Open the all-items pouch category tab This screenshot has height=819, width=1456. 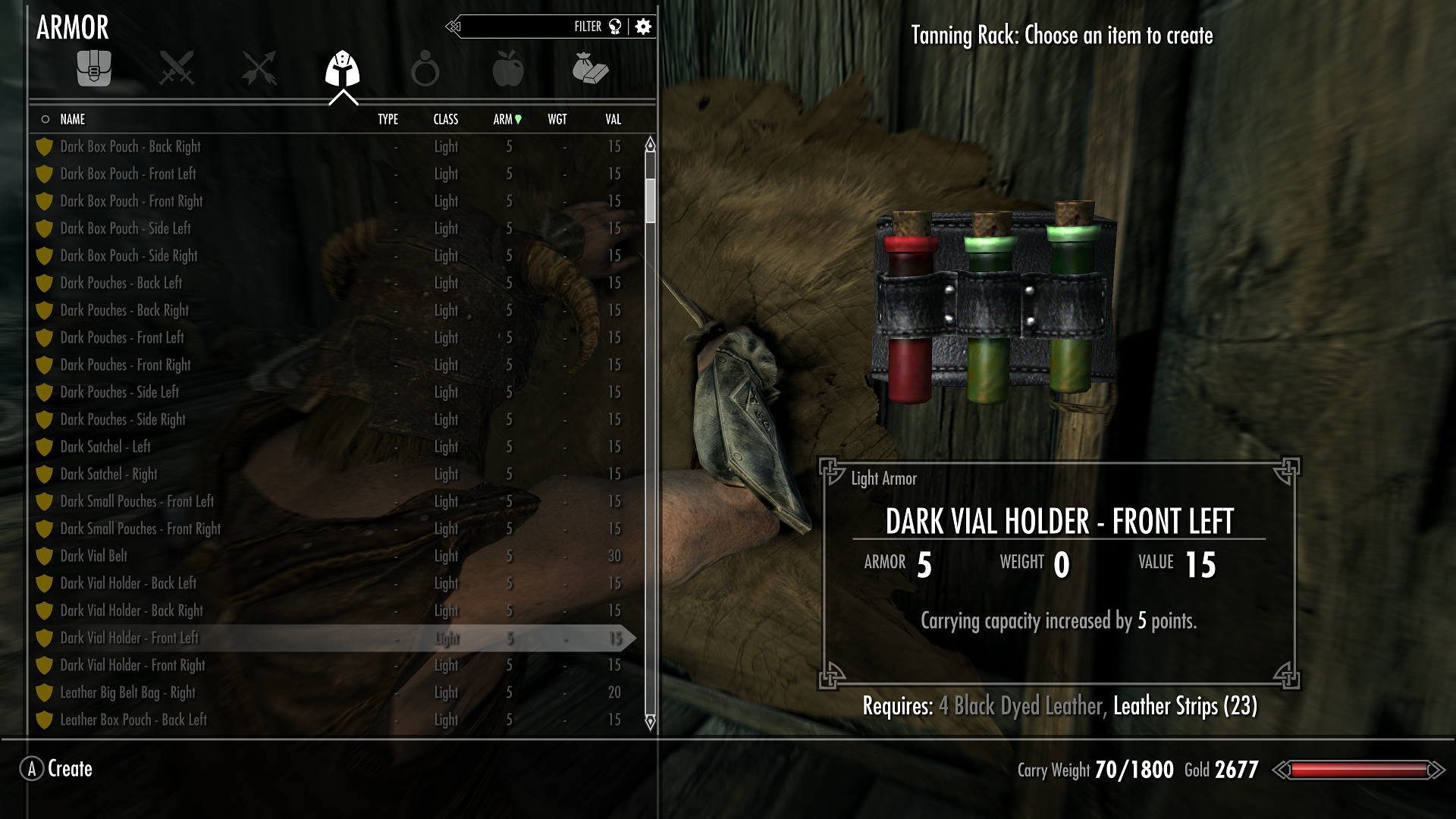pyautogui.click(x=94, y=70)
